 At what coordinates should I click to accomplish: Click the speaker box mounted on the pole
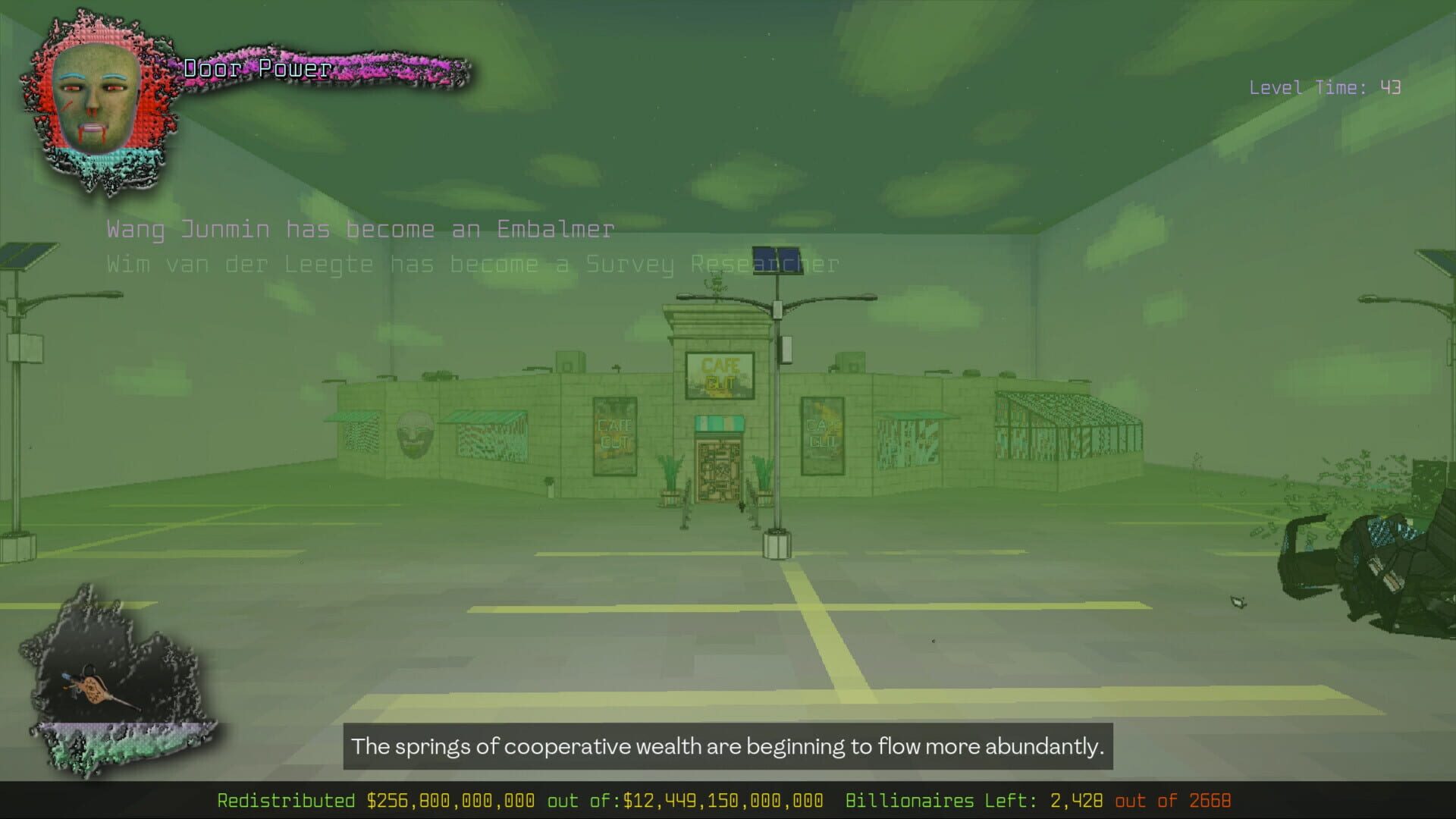pyautogui.click(x=786, y=349)
